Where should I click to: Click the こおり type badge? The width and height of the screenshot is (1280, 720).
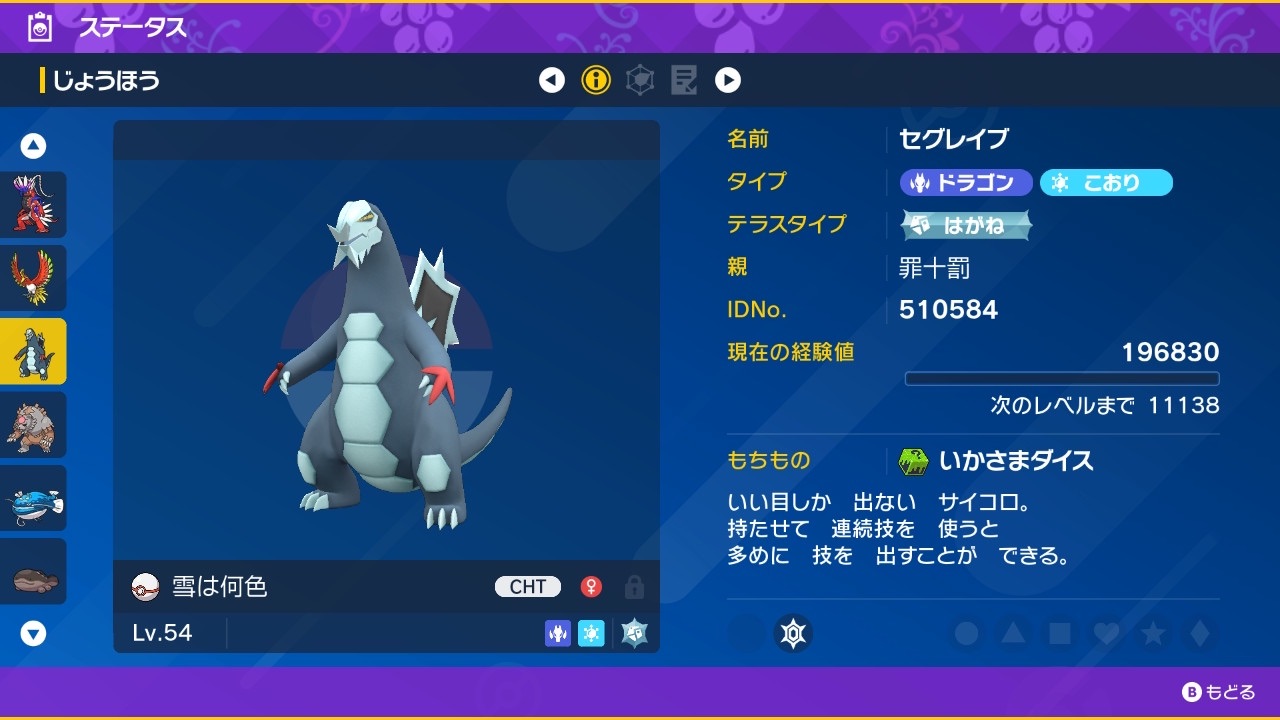click(x=1106, y=182)
